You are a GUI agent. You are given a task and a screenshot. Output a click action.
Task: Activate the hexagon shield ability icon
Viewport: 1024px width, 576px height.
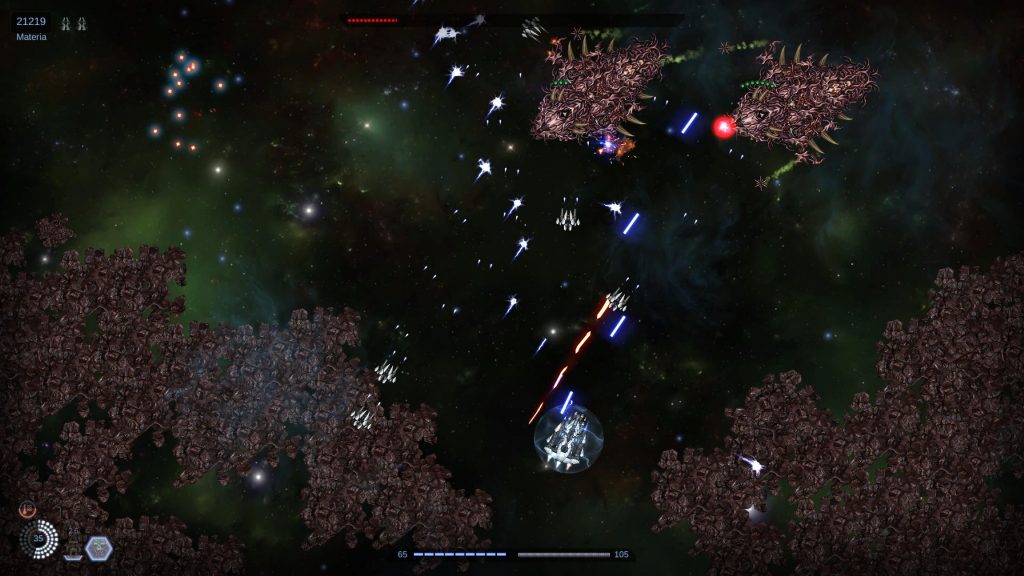click(x=99, y=547)
